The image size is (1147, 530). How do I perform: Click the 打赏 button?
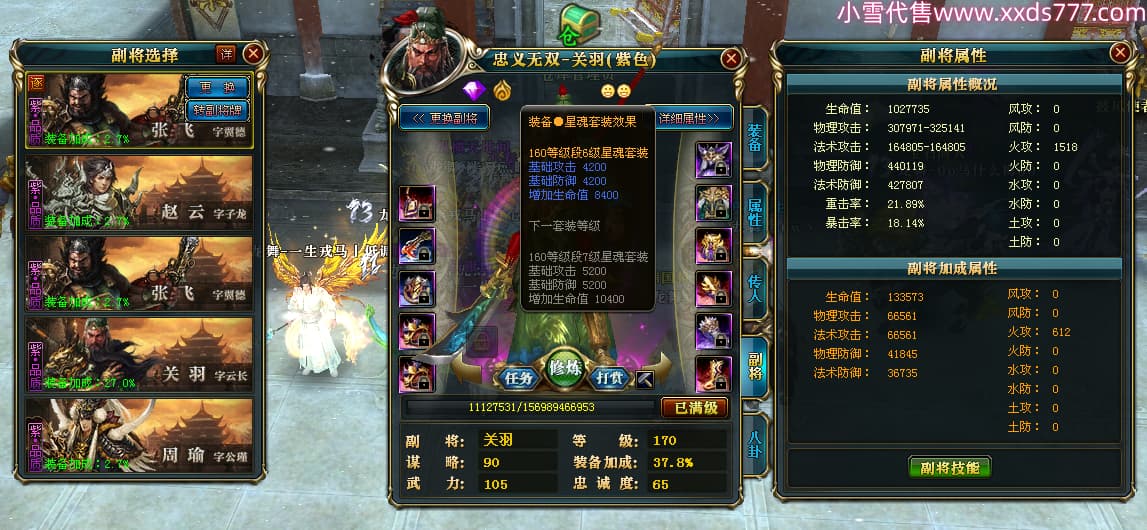click(x=609, y=378)
